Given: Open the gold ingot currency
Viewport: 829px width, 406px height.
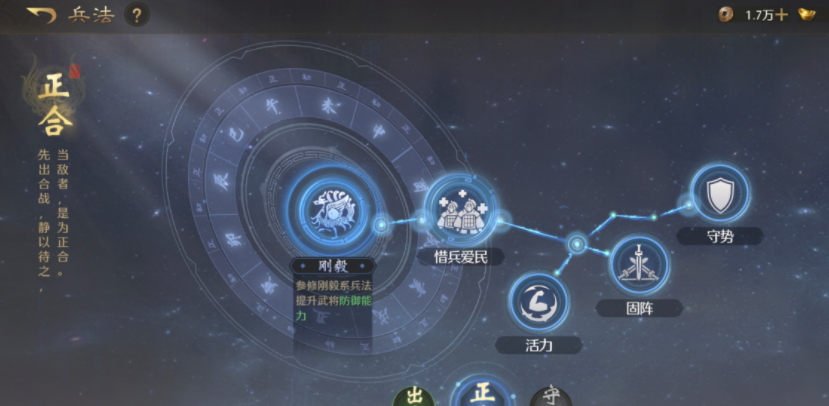Looking at the screenshot, I should click(807, 15).
